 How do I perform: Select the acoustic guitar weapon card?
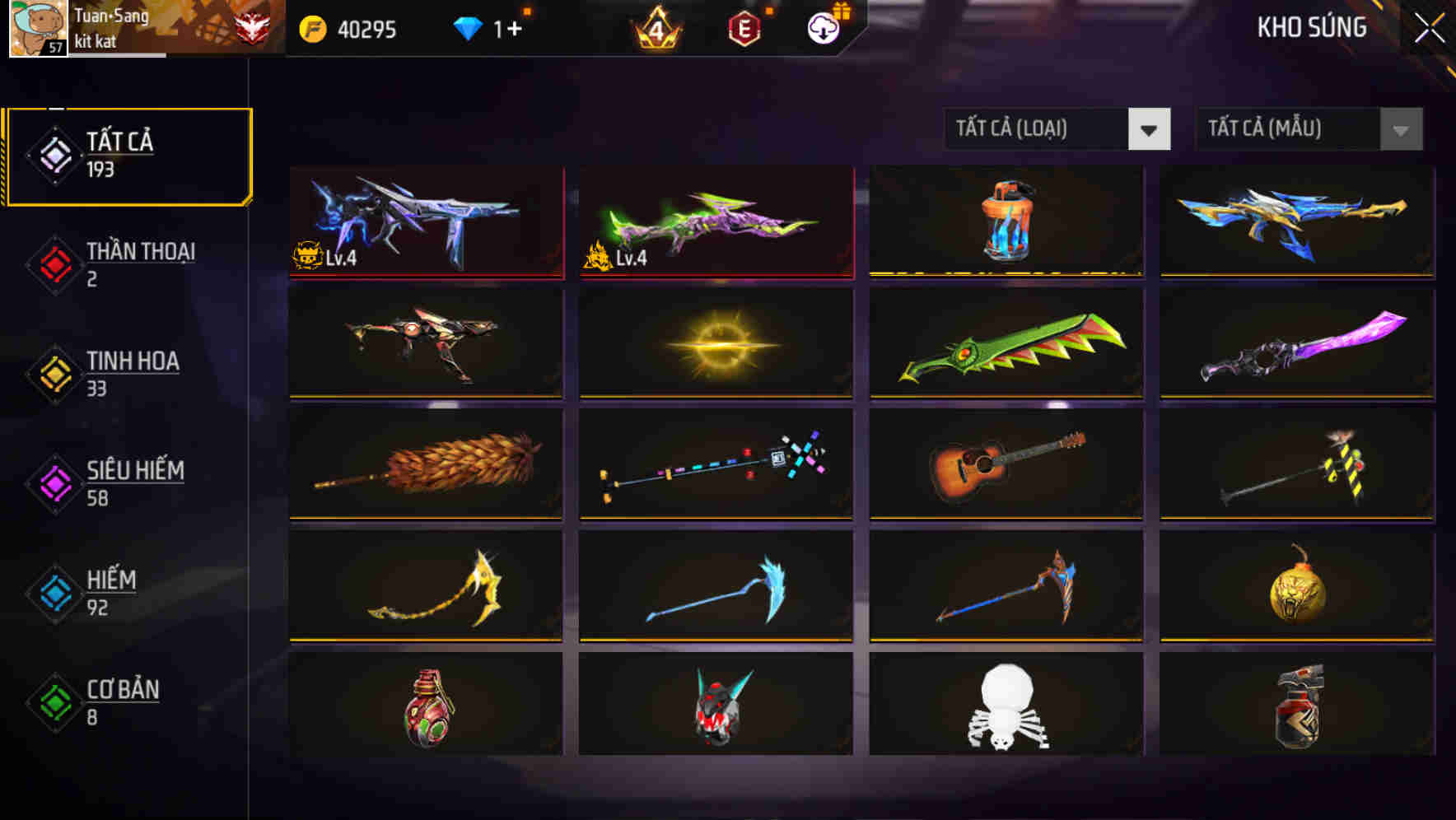click(x=1006, y=465)
